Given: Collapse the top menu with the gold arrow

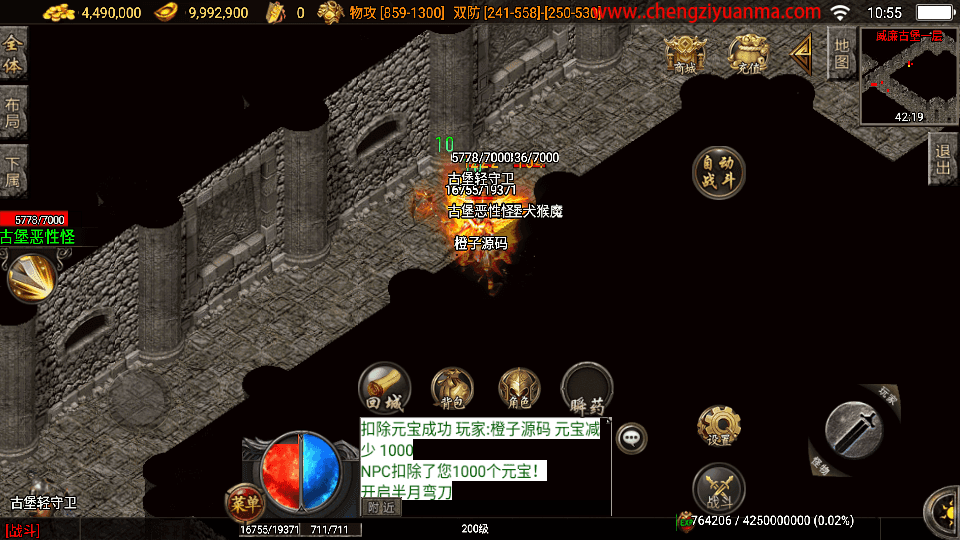Looking at the screenshot, I should [x=801, y=54].
